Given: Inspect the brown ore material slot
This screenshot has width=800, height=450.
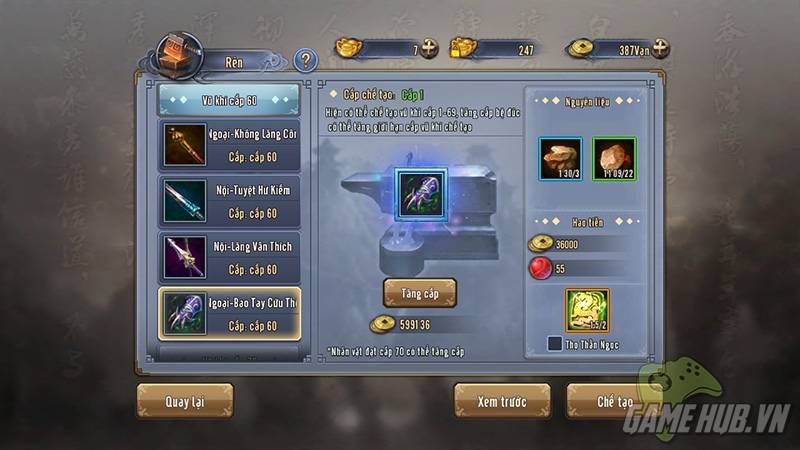Looking at the screenshot, I should pyautogui.click(x=559, y=158).
